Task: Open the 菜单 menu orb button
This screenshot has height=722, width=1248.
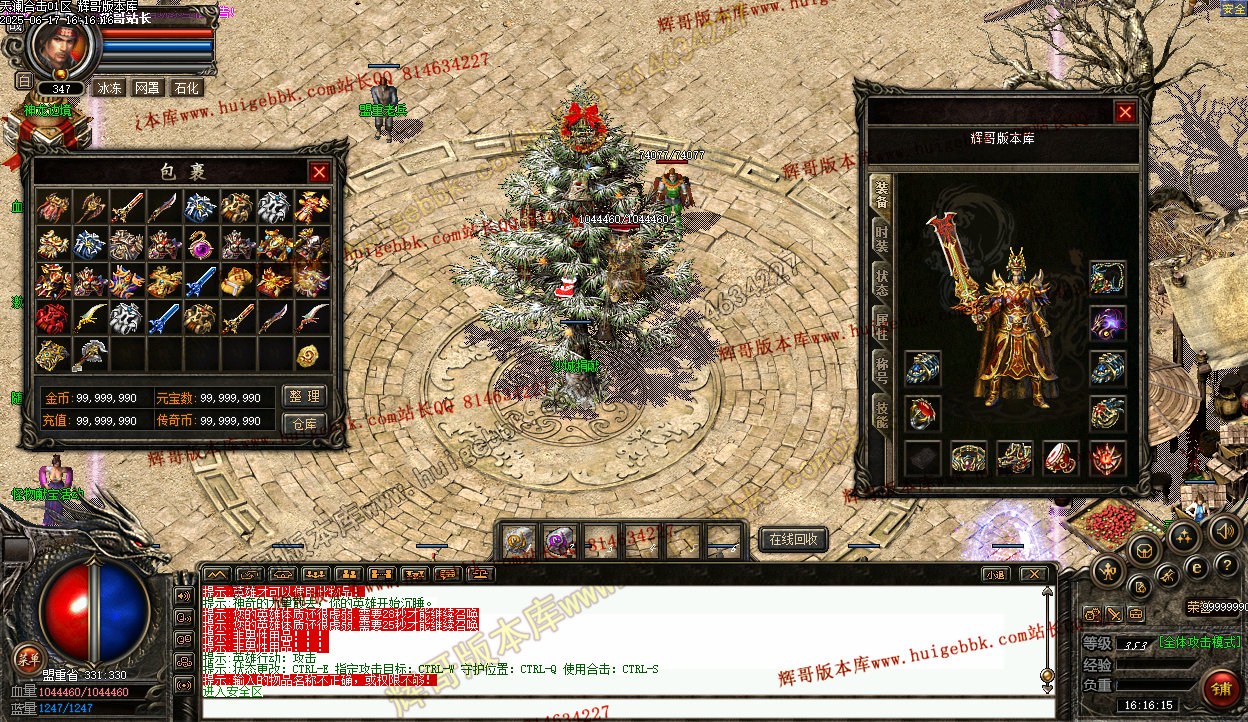Action: [28, 659]
